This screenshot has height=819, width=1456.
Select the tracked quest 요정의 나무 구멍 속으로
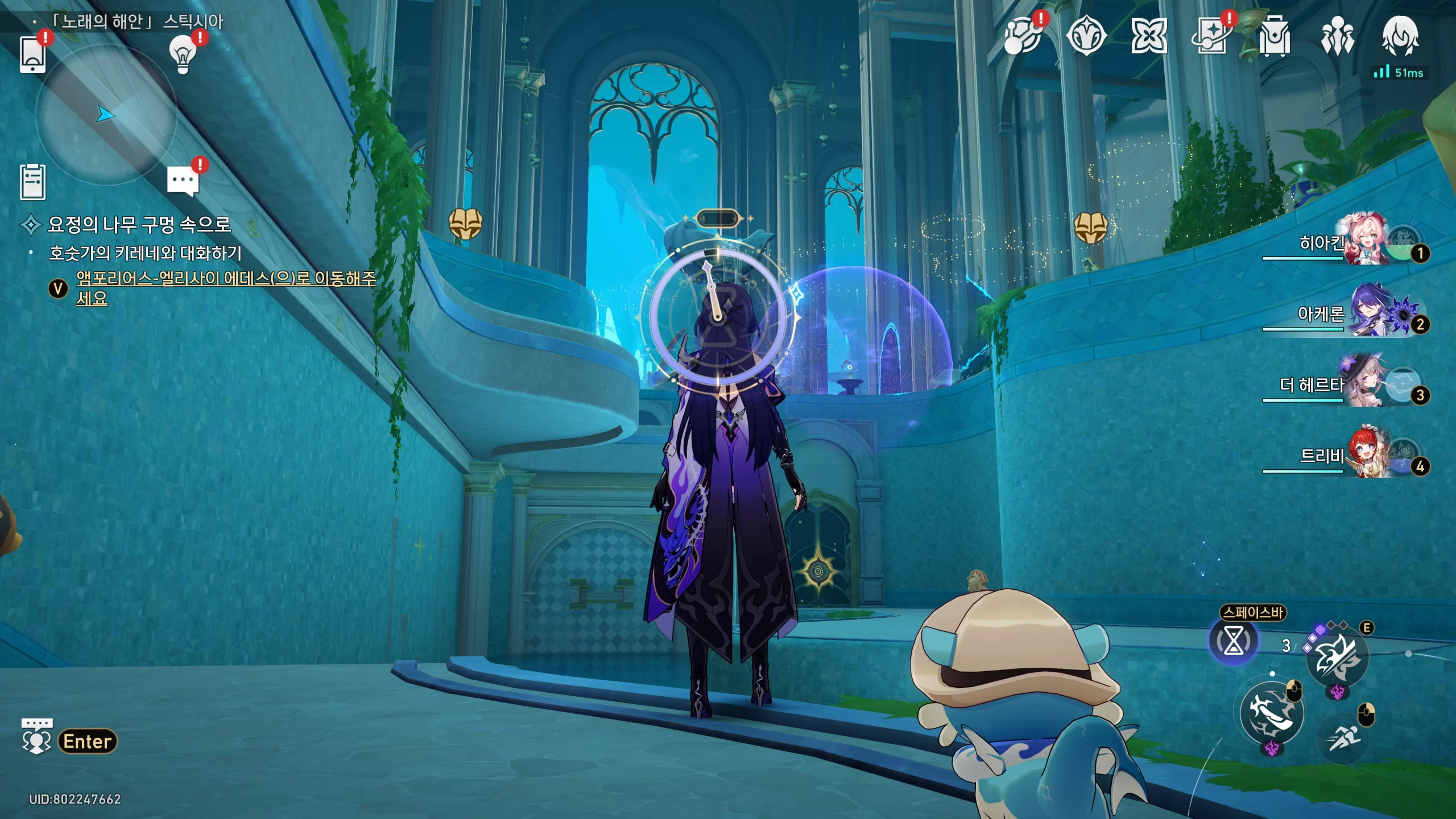139,225
